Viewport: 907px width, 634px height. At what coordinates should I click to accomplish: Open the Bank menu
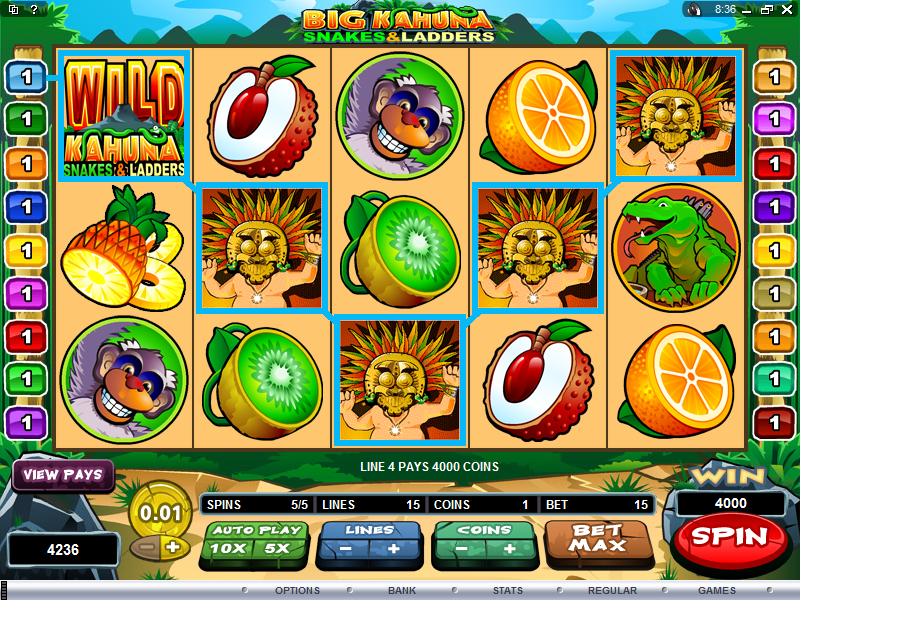(402, 590)
